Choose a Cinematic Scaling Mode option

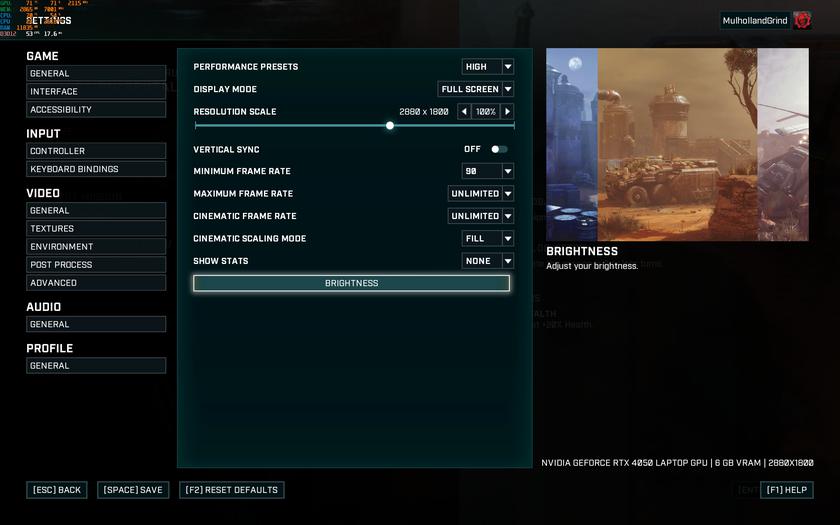[x=487, y=239]
